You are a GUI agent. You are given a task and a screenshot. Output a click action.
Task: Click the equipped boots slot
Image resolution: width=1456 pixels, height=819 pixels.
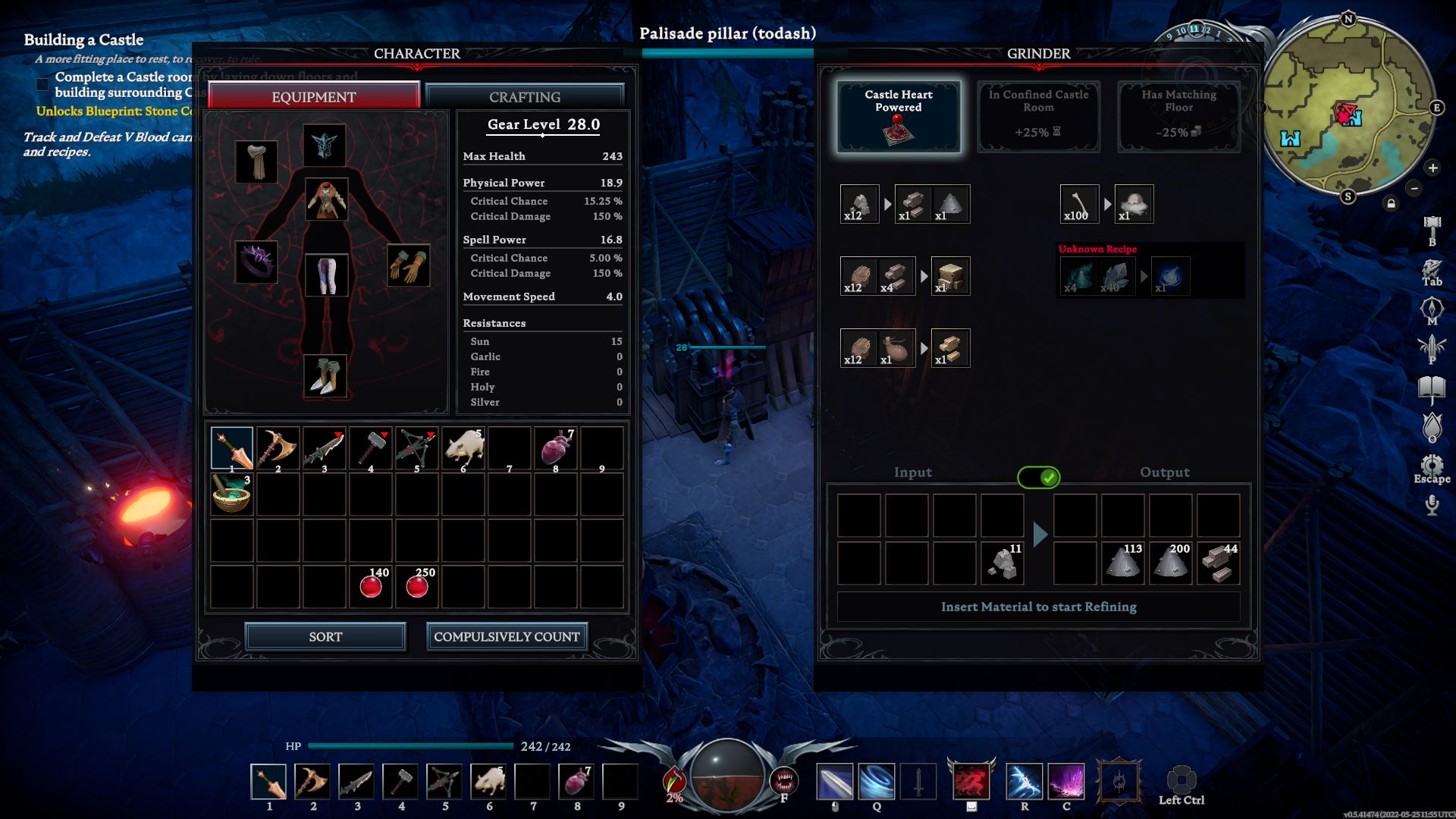click(x=326, y=376)
